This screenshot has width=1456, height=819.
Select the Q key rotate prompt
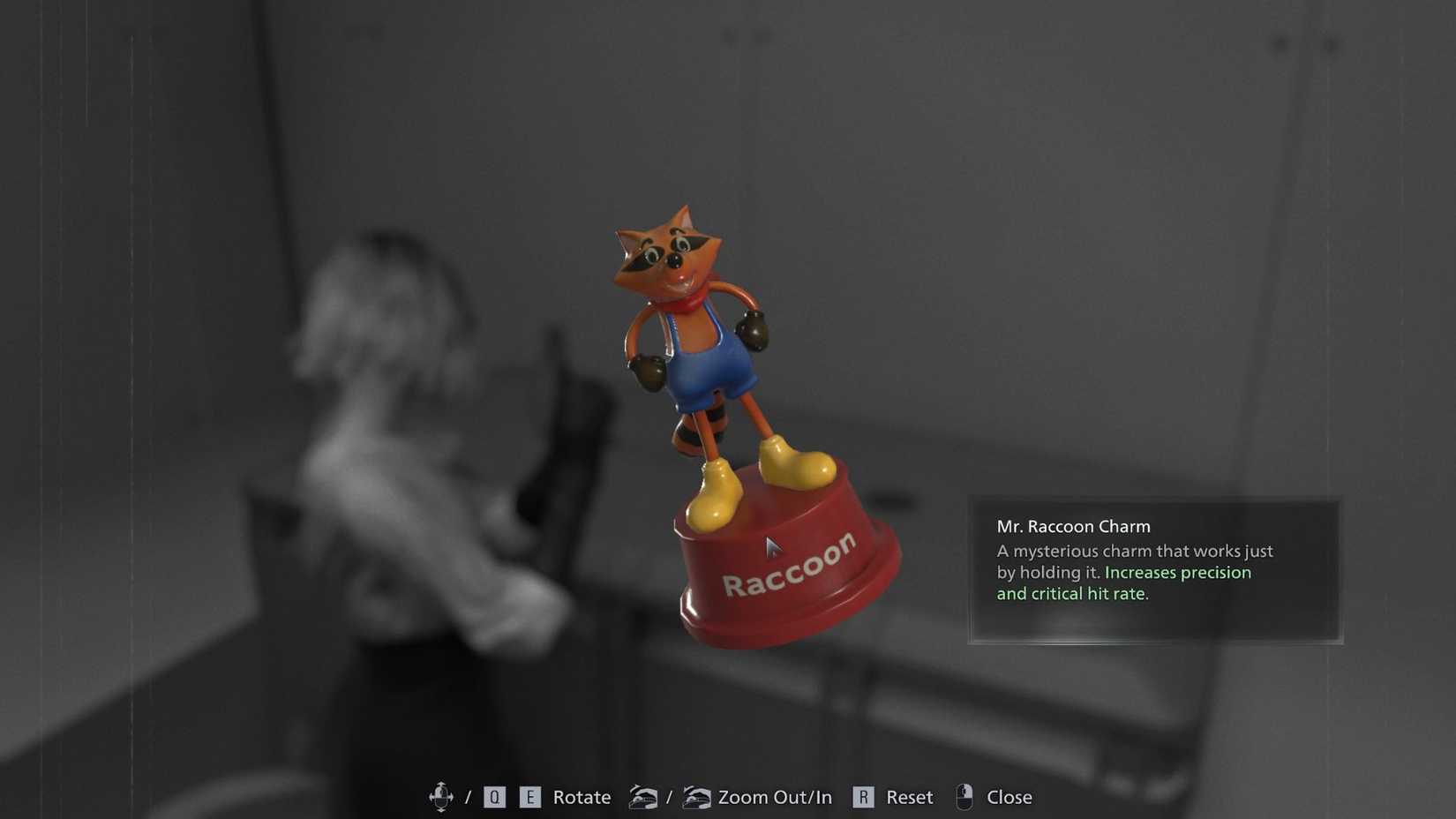tap(493, 796)
